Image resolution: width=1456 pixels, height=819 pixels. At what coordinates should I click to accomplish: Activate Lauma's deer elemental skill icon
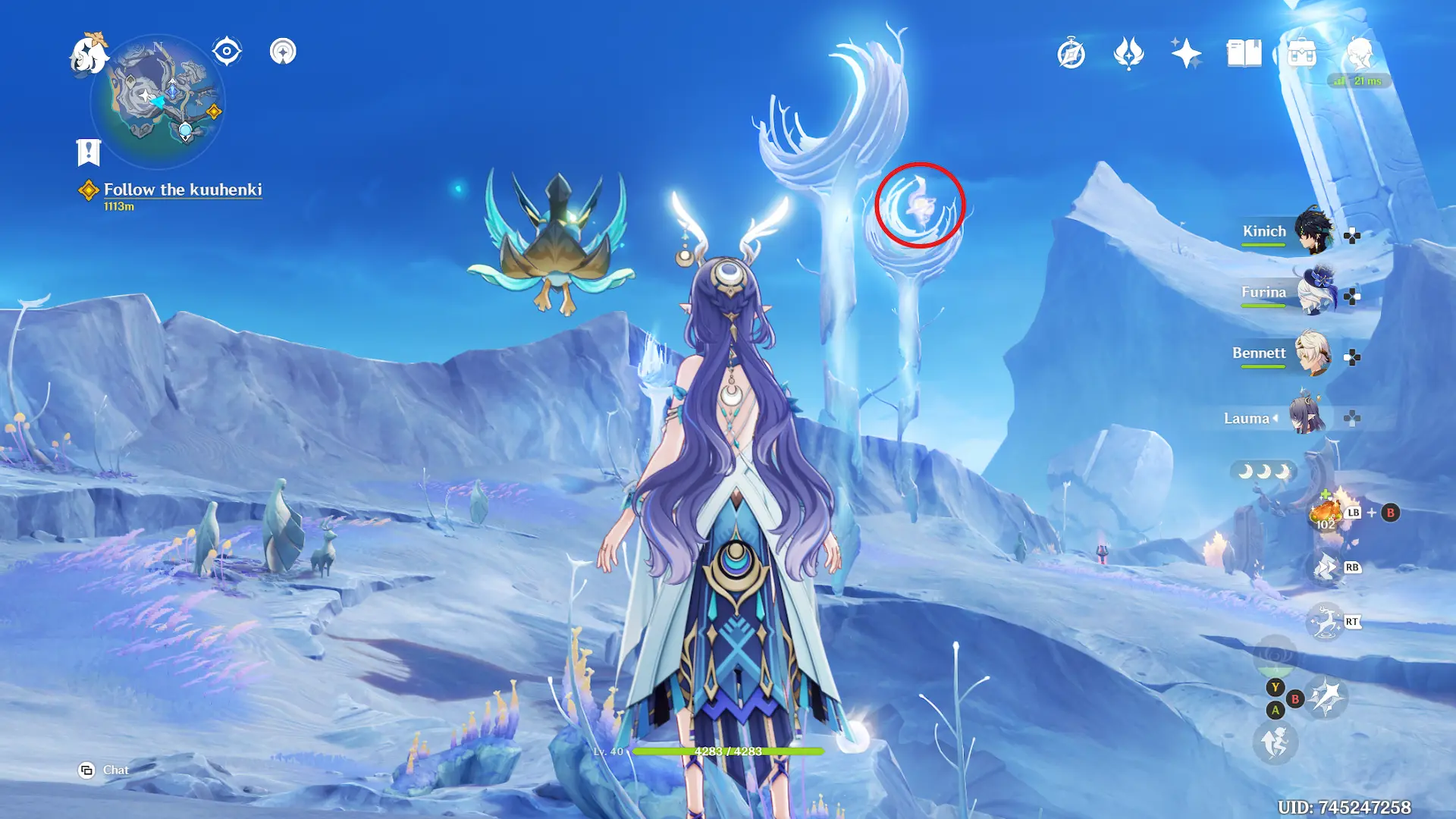pos(1326,623)
